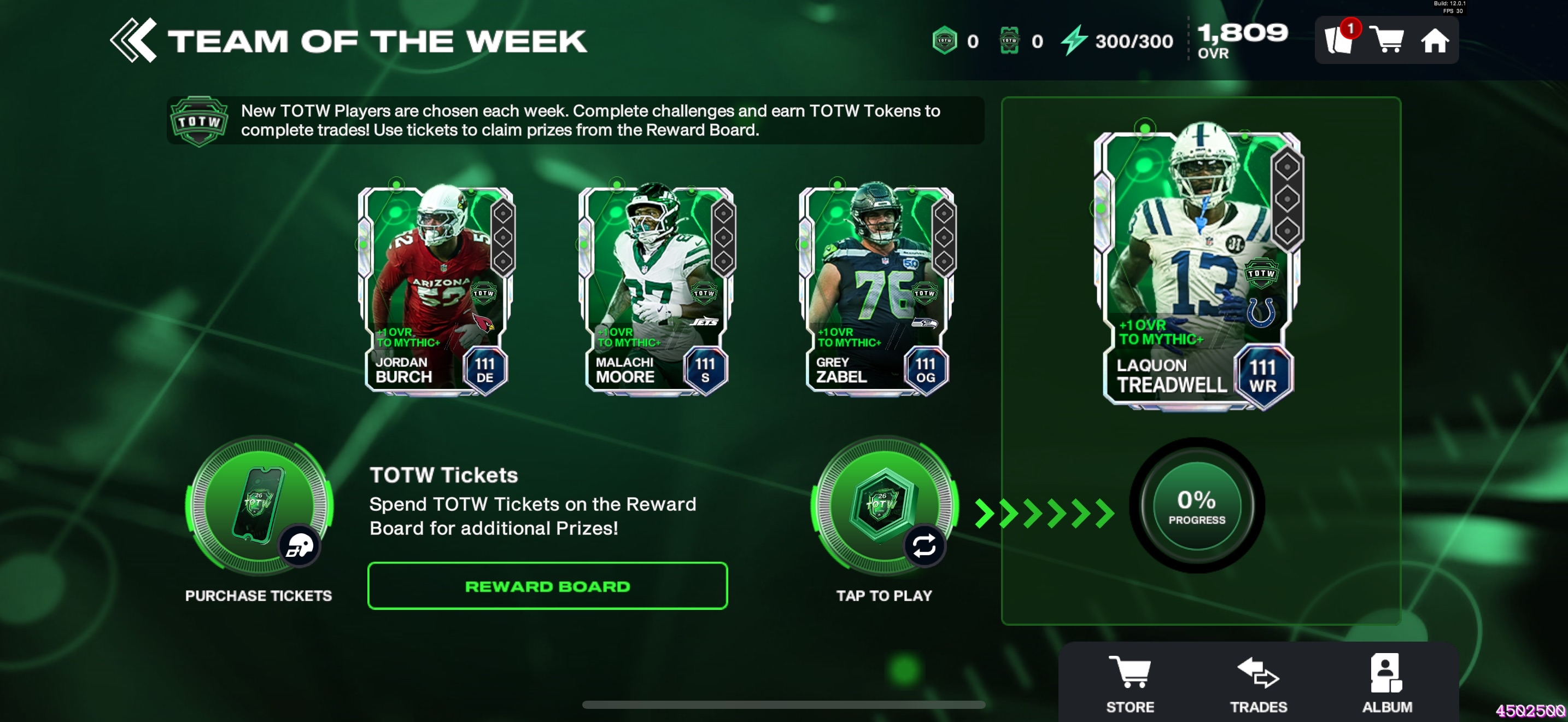Open the Reward Board

point(547,586)
